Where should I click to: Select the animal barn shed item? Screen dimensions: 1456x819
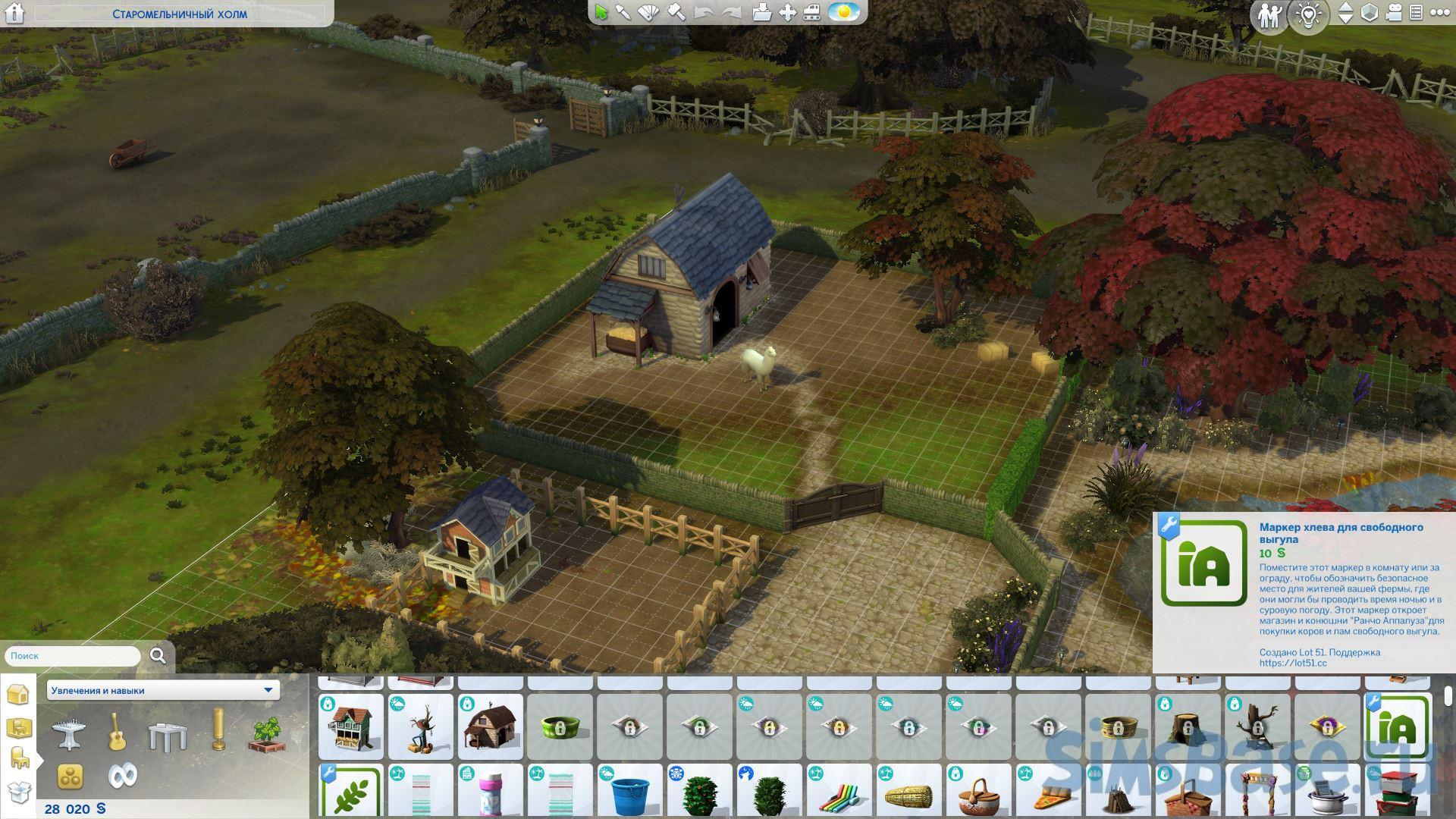(491, 726)
